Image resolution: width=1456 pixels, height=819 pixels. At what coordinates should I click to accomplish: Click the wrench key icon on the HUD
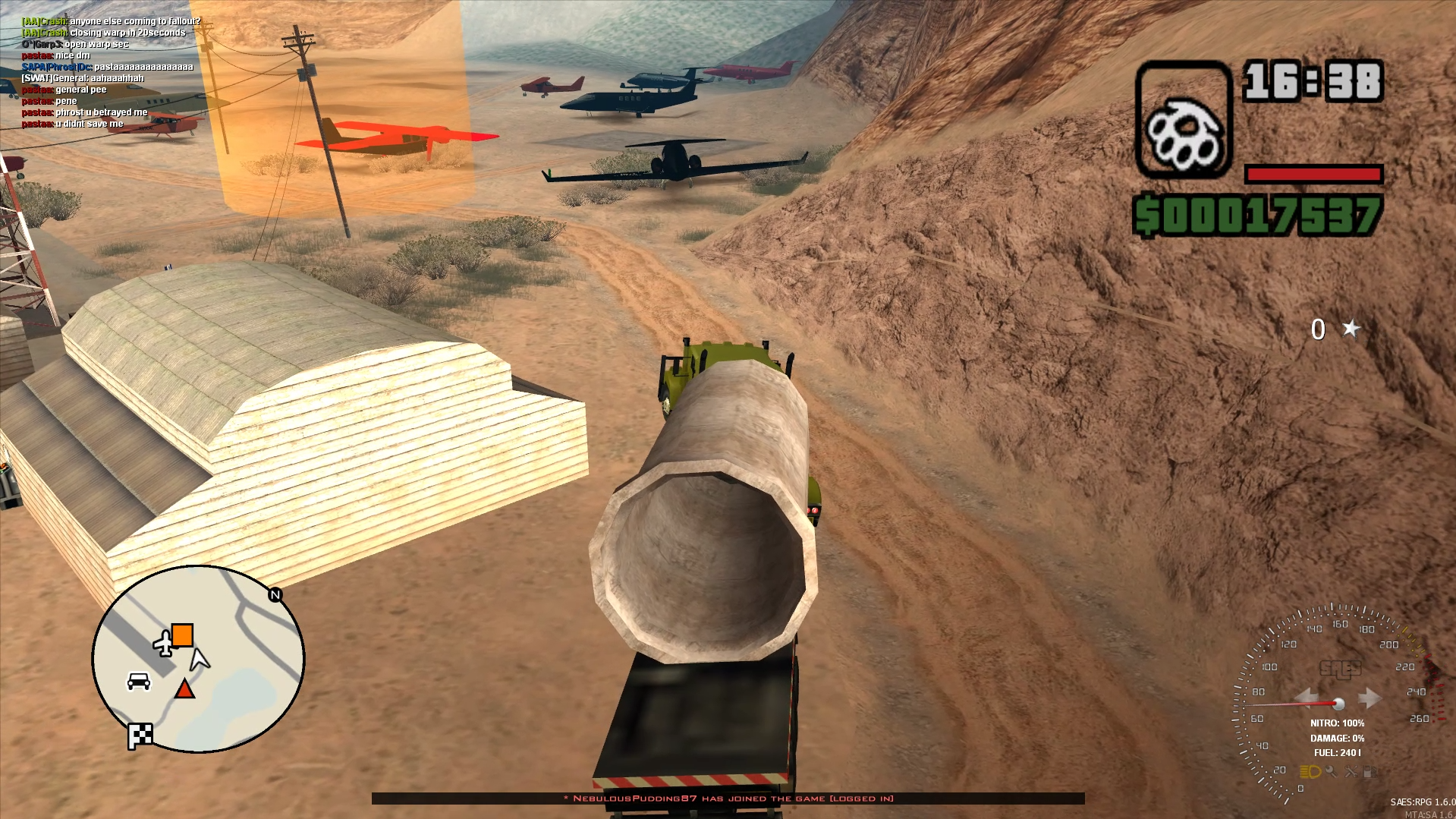[x=1332, y=772]
